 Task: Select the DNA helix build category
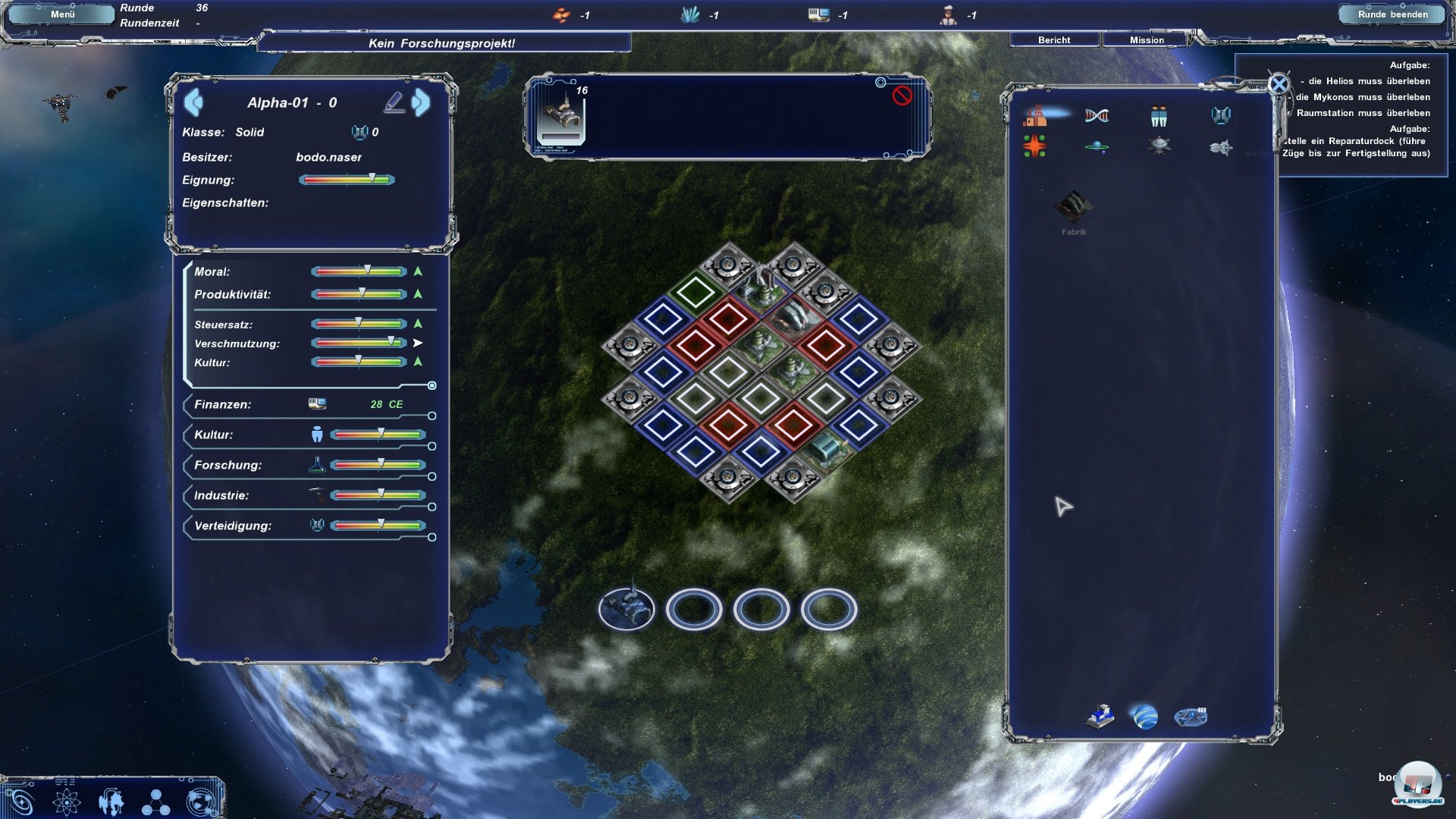pos(1097,115)
